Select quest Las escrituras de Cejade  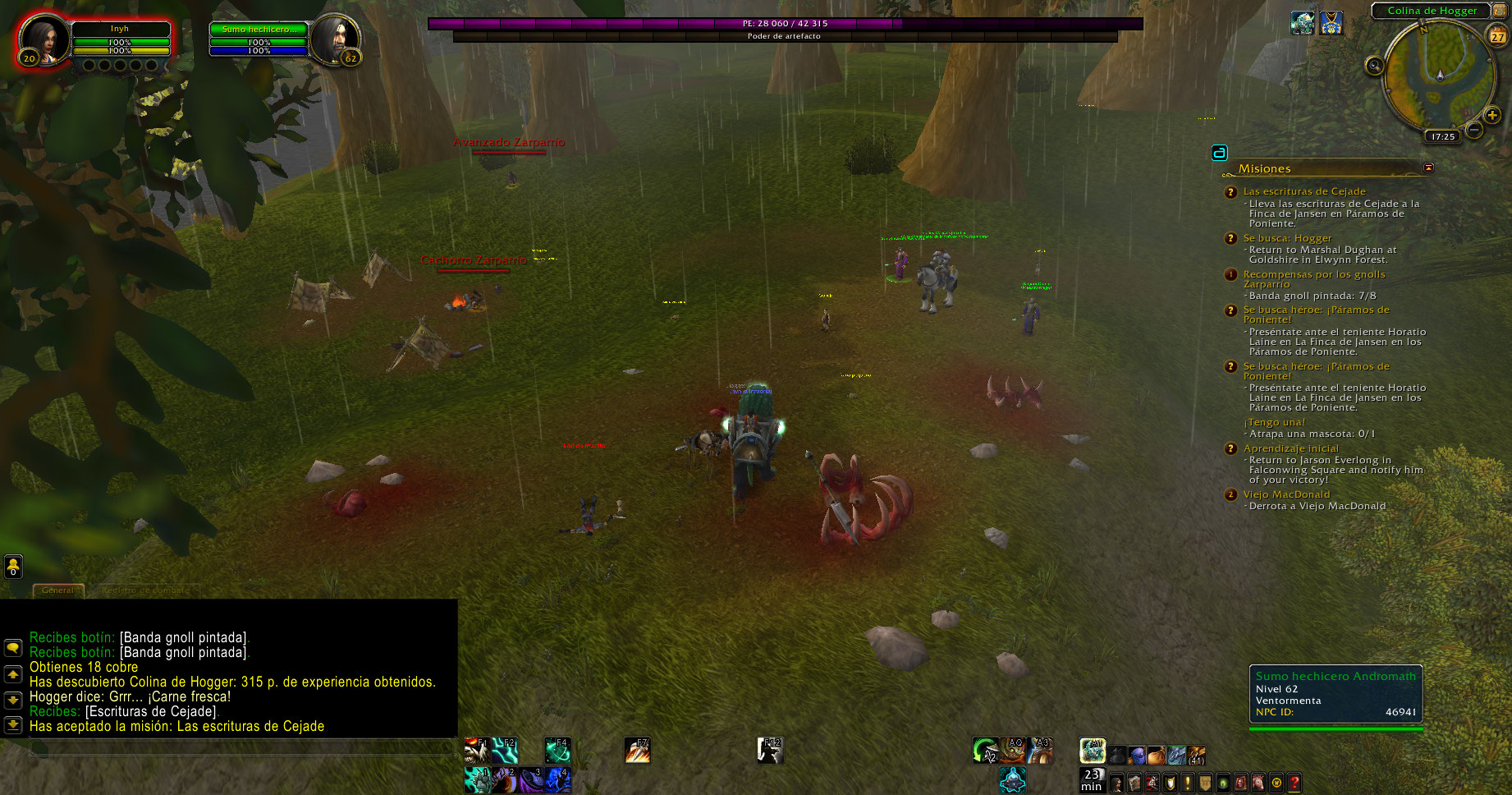click(1304, 191)
